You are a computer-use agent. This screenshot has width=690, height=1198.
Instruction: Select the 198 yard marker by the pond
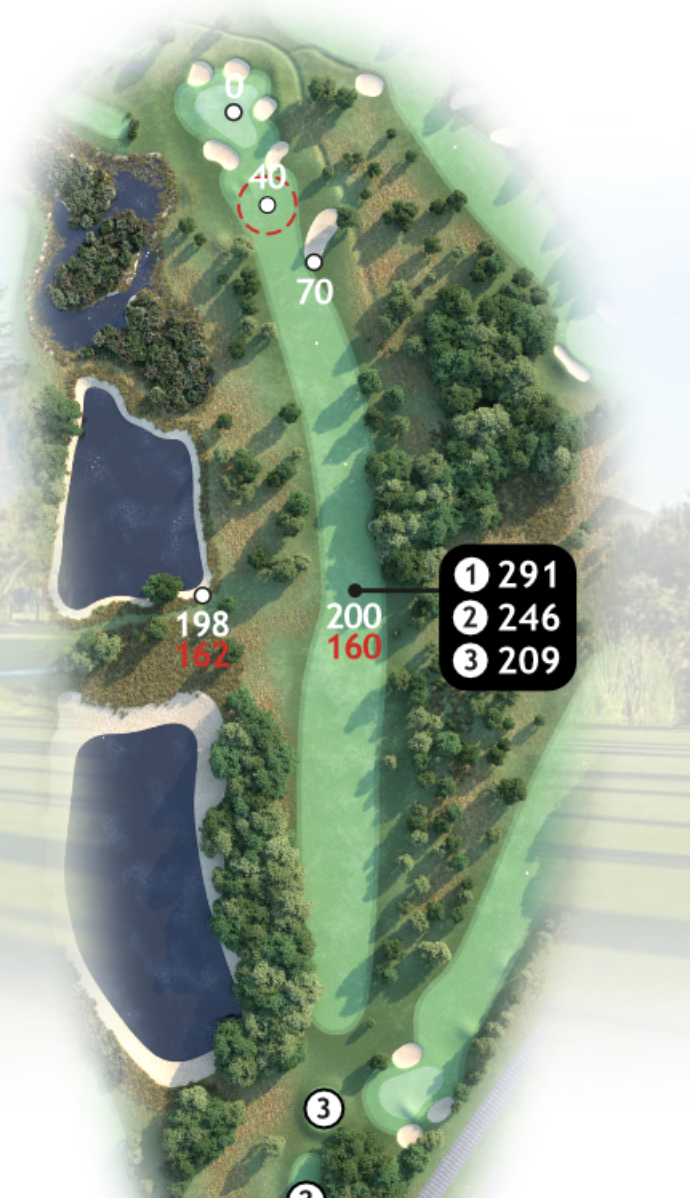click(x=202, y=596)
